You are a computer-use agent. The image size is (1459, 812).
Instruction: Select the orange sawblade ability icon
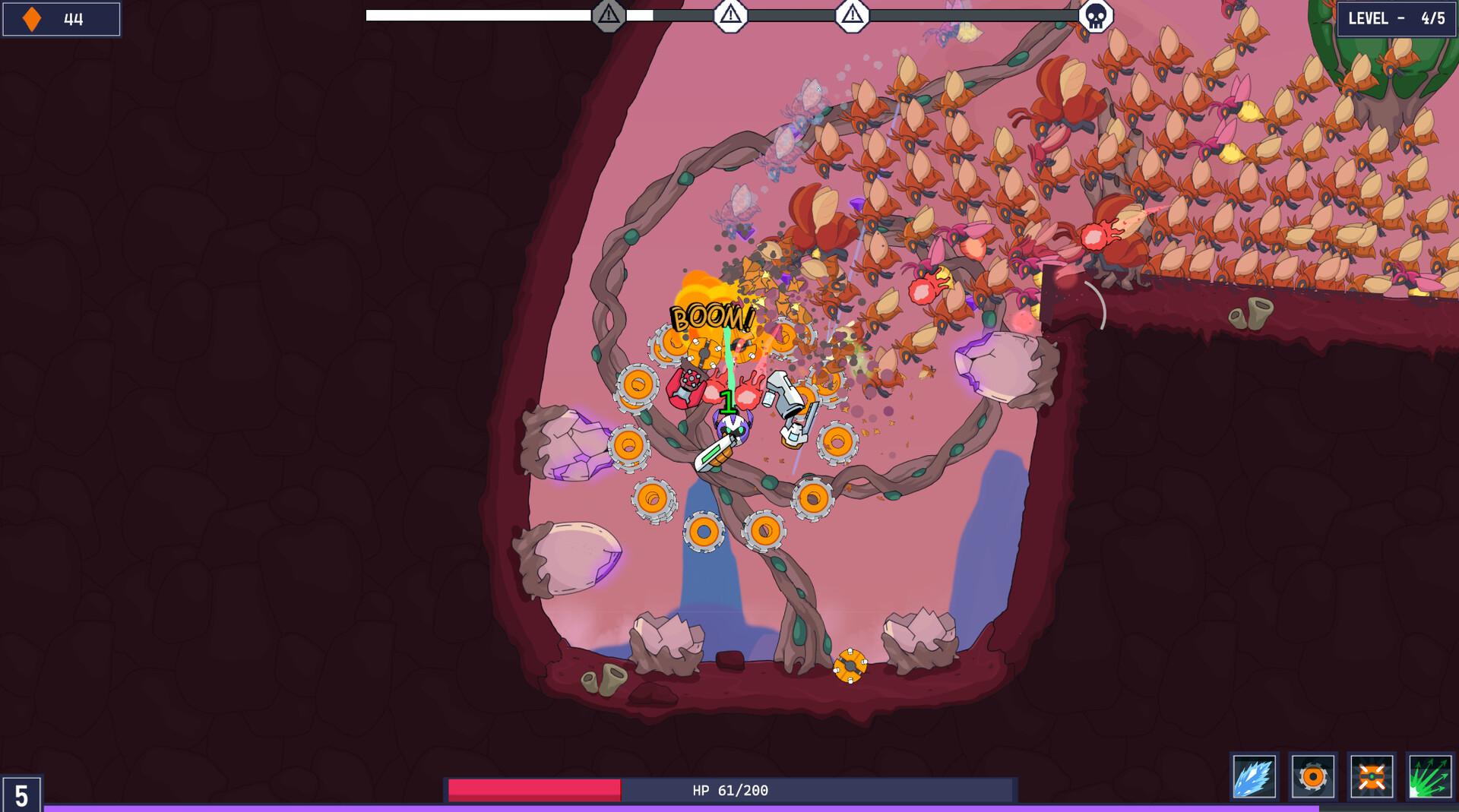click(x=1315, y=777)
